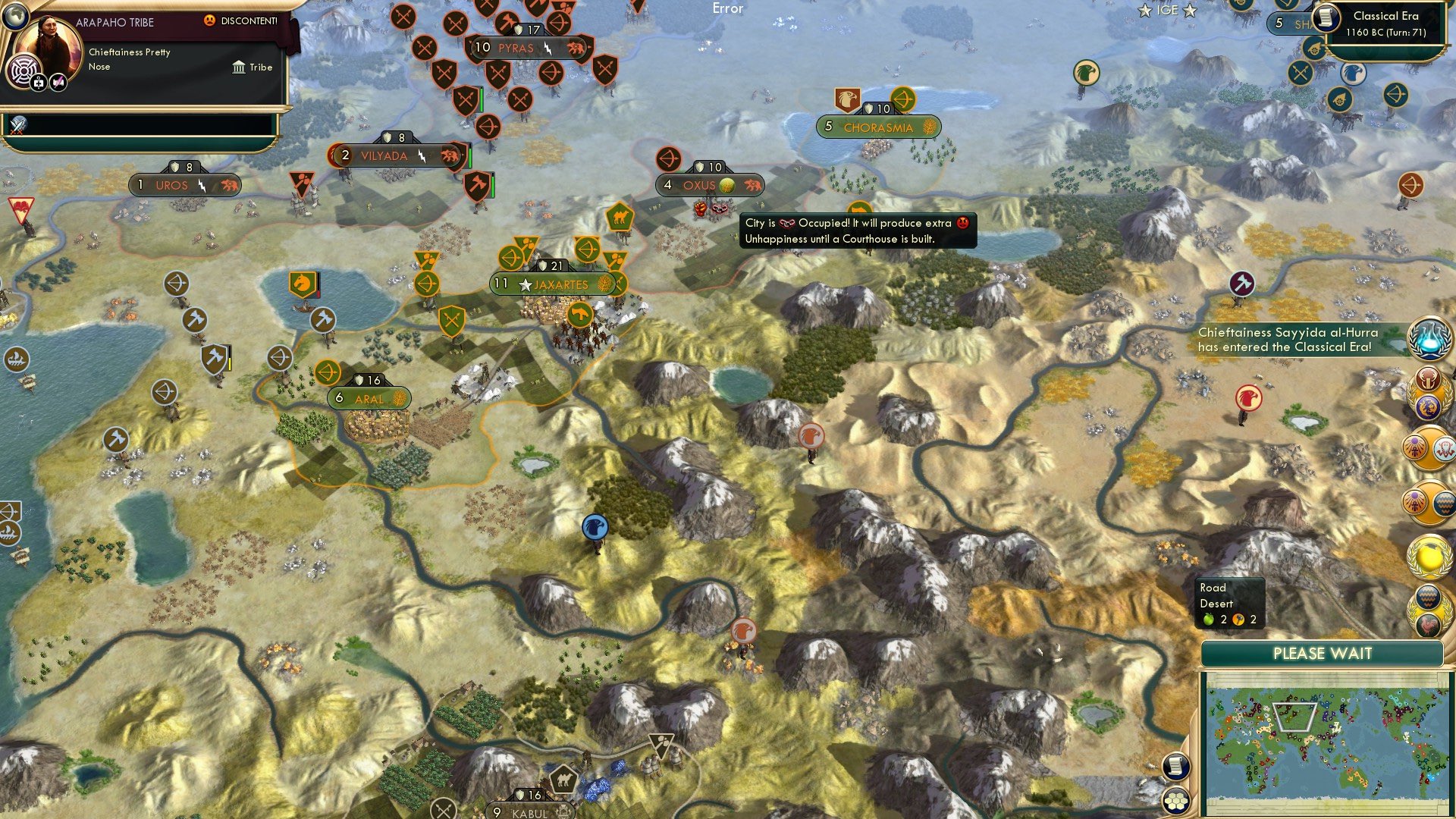Image resolution: width=1456 pixels, height=819 pixels.
Task: Select the Jaxartes city banner
Action: pyautogui.click(x=554, y=284)
